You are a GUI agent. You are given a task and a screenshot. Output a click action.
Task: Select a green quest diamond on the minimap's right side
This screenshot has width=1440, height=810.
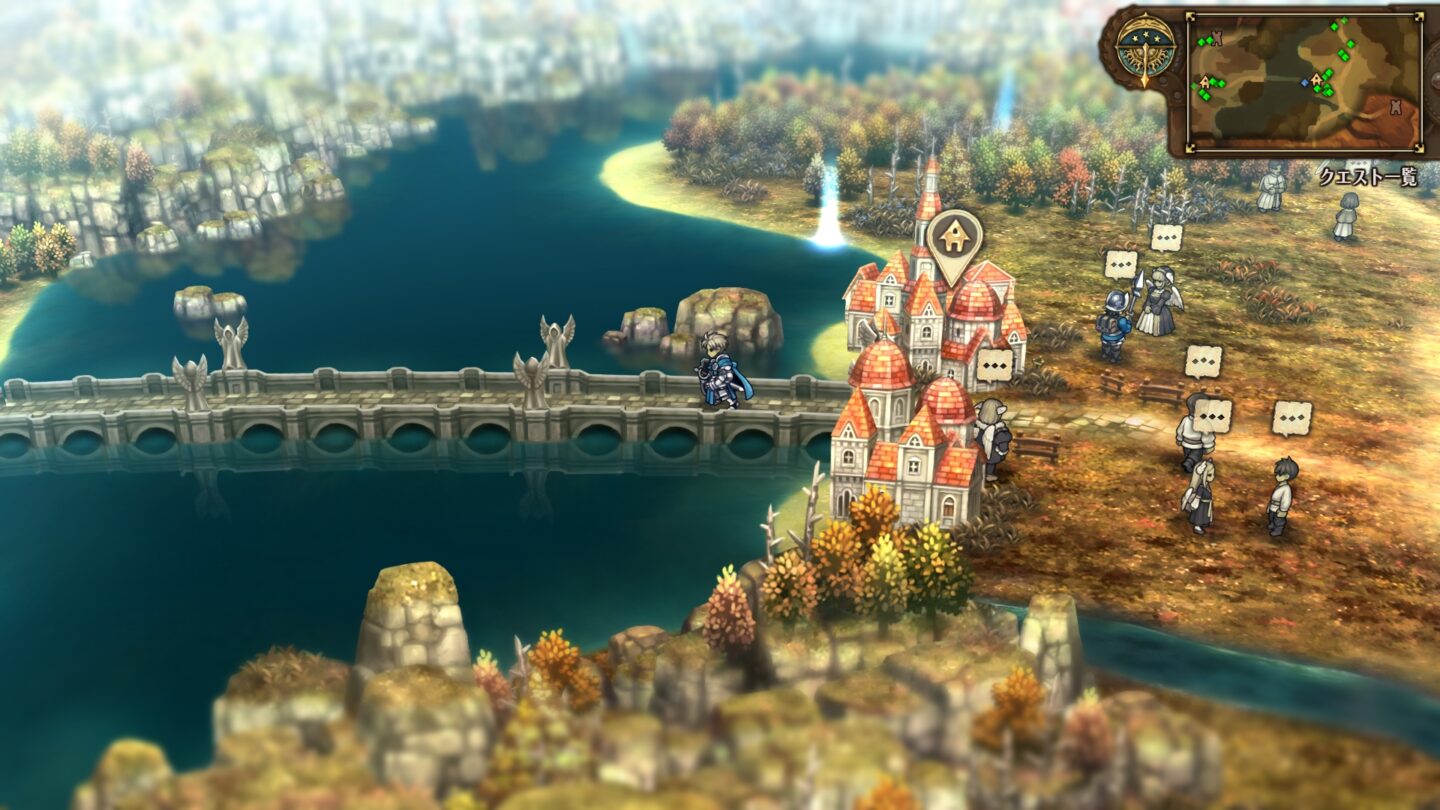click(1350, 44)
